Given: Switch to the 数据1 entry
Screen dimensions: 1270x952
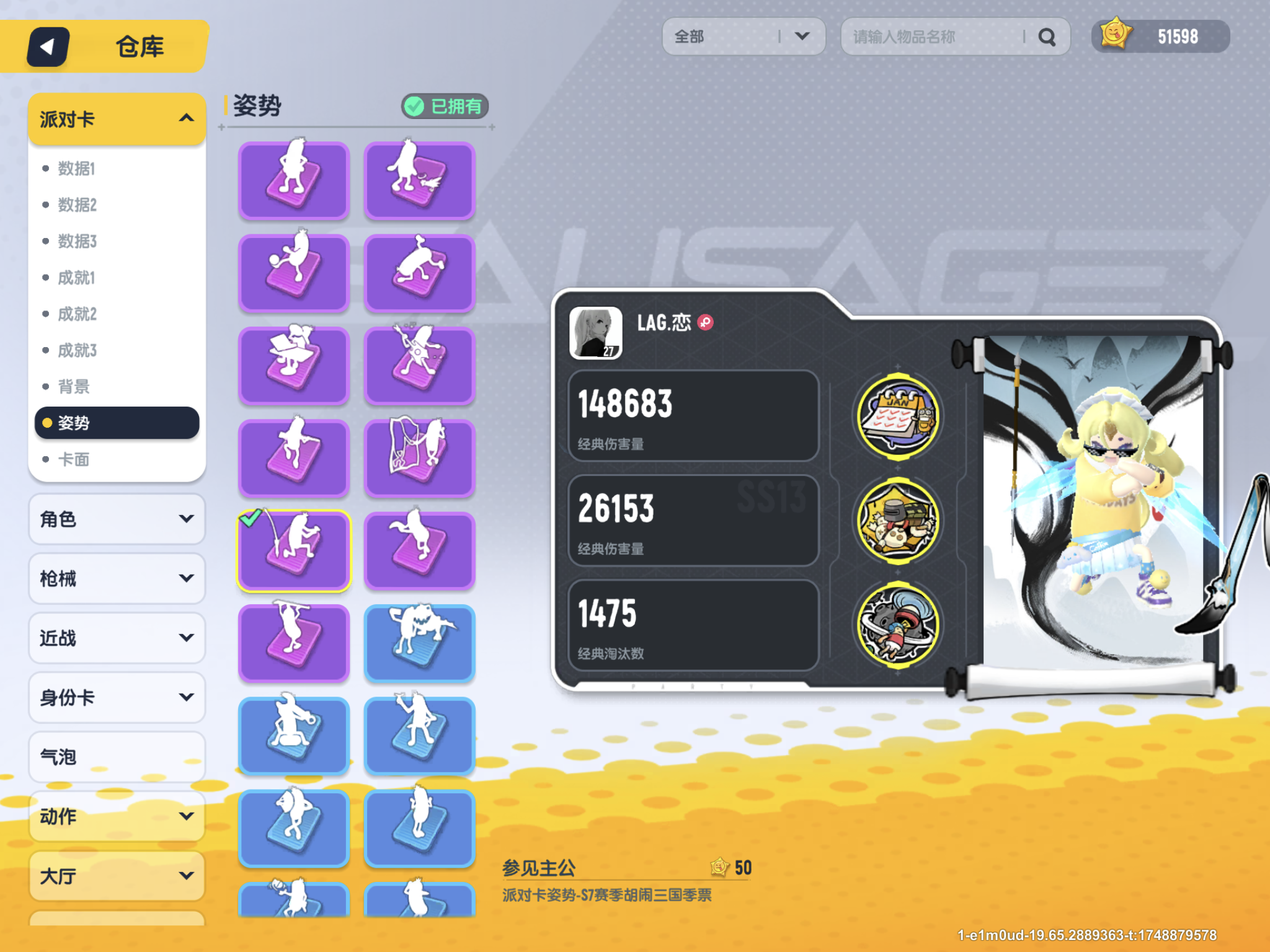Looking at the screenshot, I should point(75,169).
